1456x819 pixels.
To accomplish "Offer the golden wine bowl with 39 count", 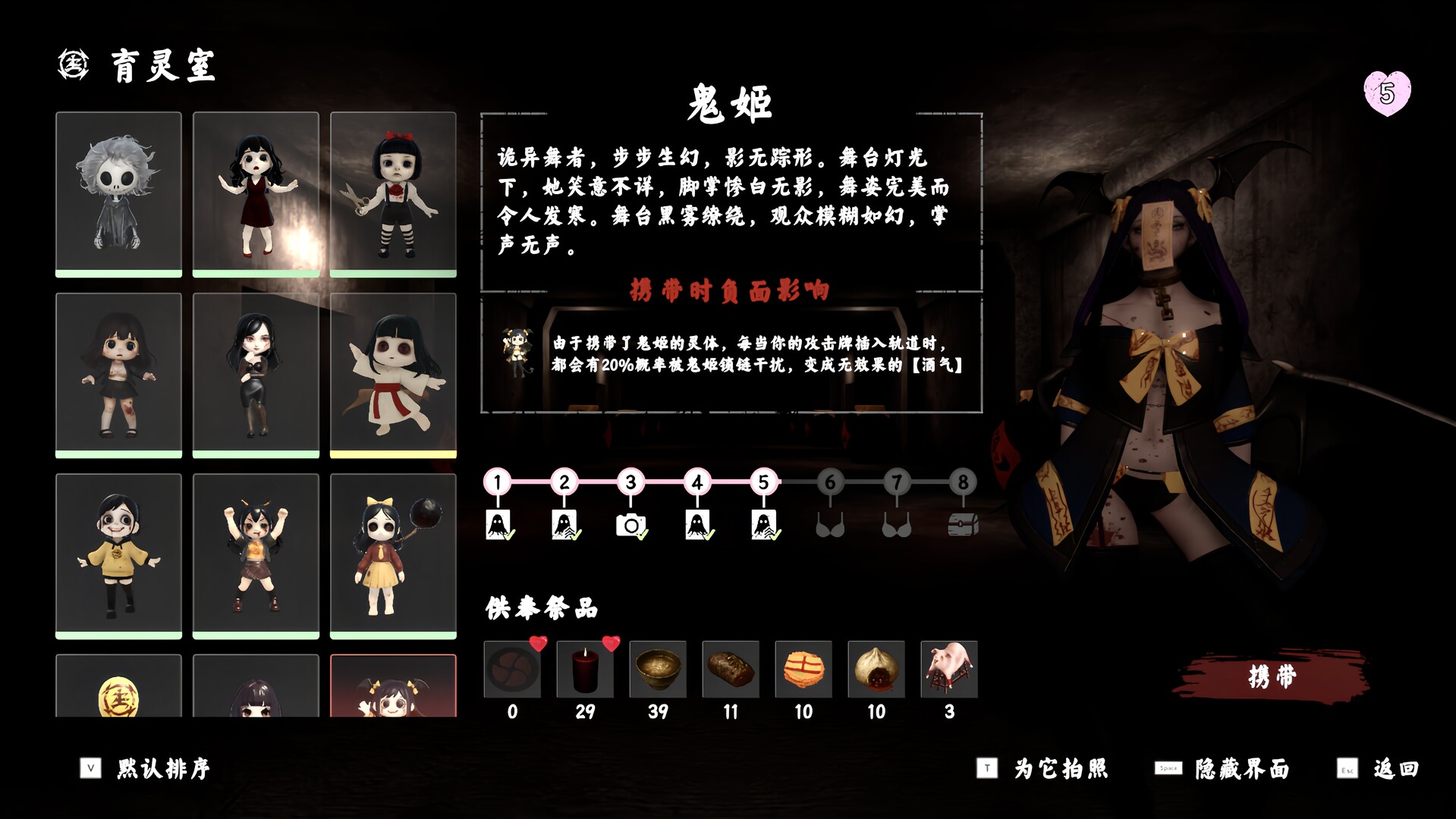I will tap(658, 670).
